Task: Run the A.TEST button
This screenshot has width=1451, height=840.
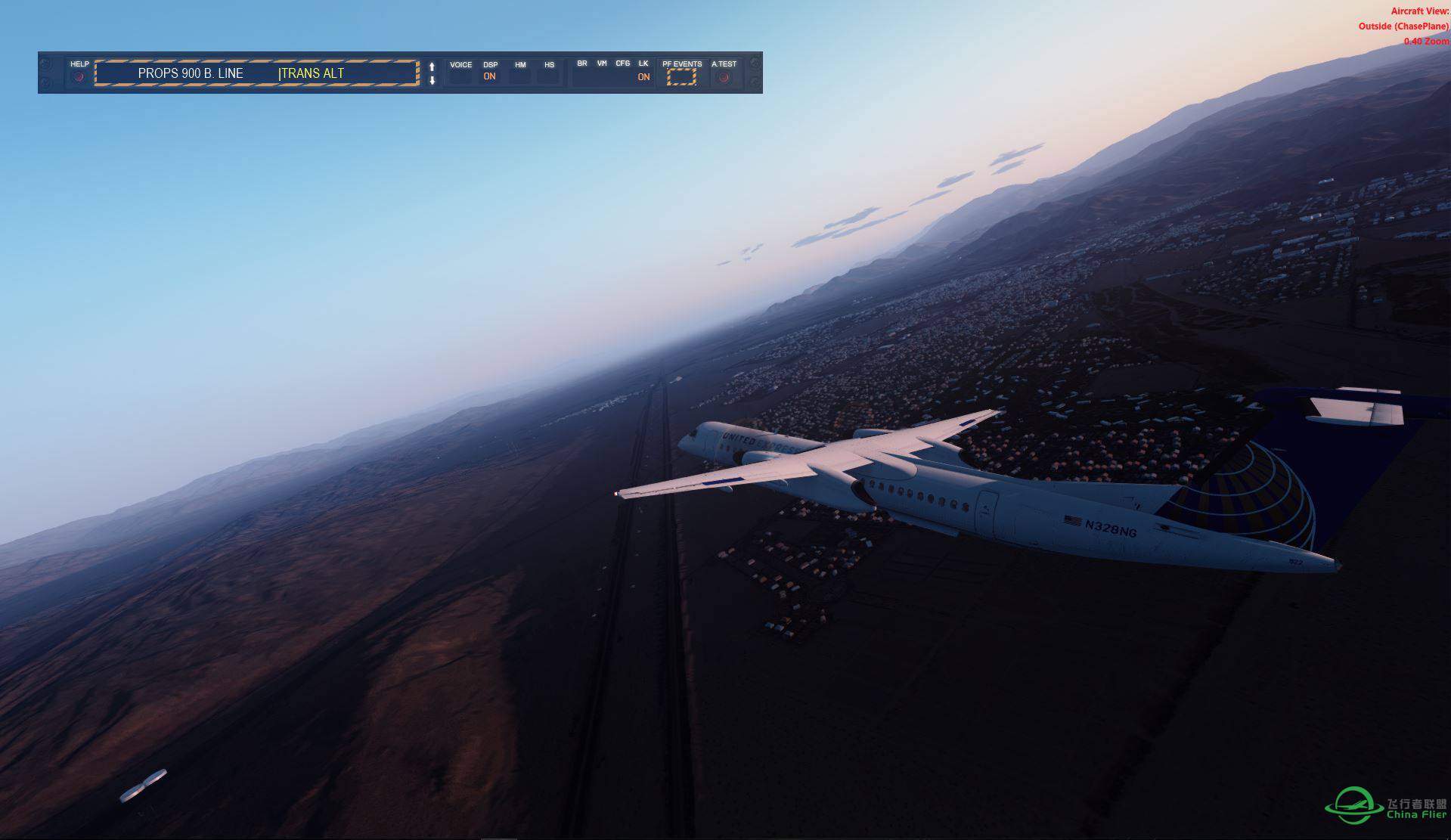Action: tap(724, 76)
